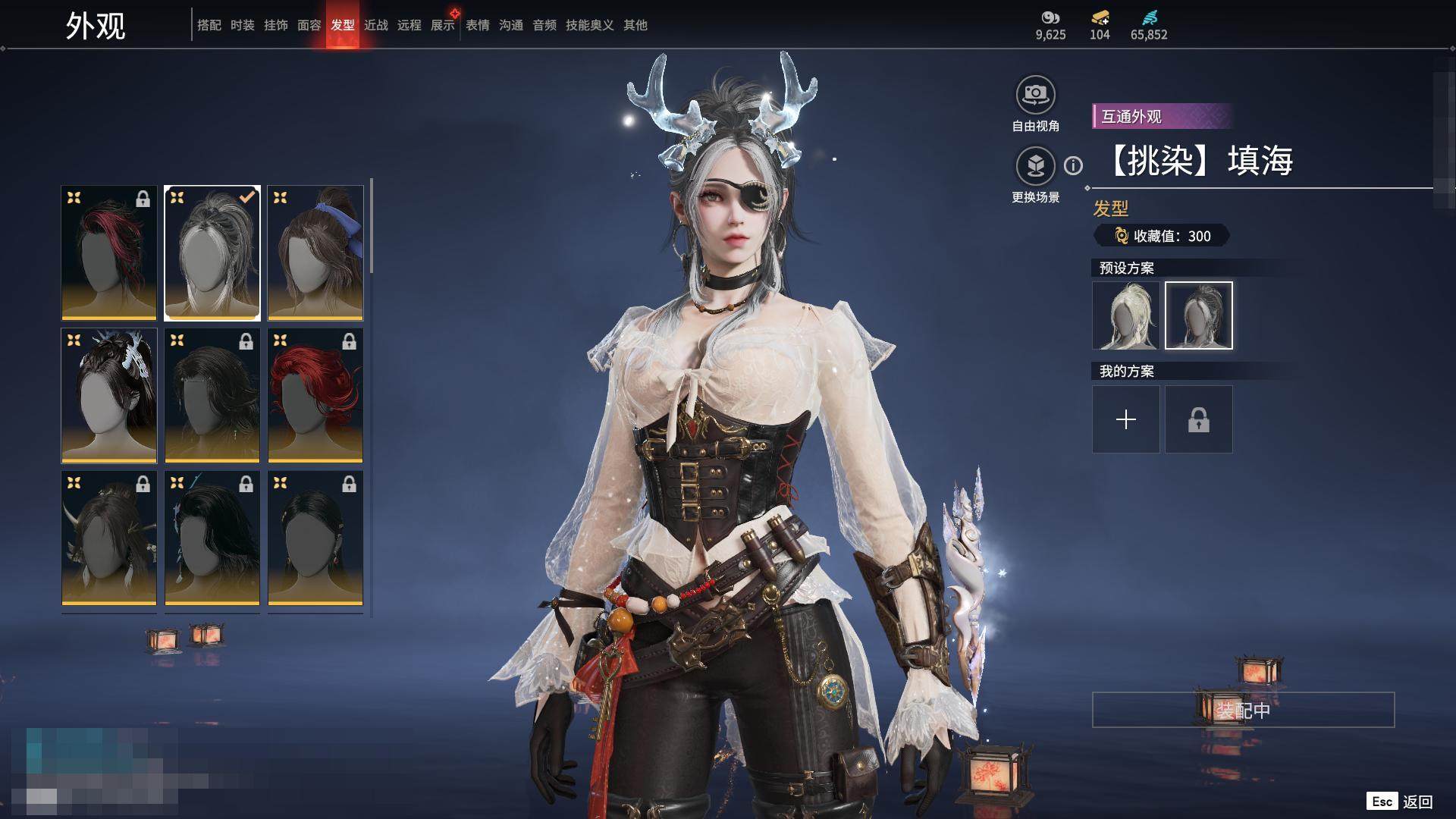
Task: Switch to the 远程 ranged tab
Action: click(x=409, y=25)
